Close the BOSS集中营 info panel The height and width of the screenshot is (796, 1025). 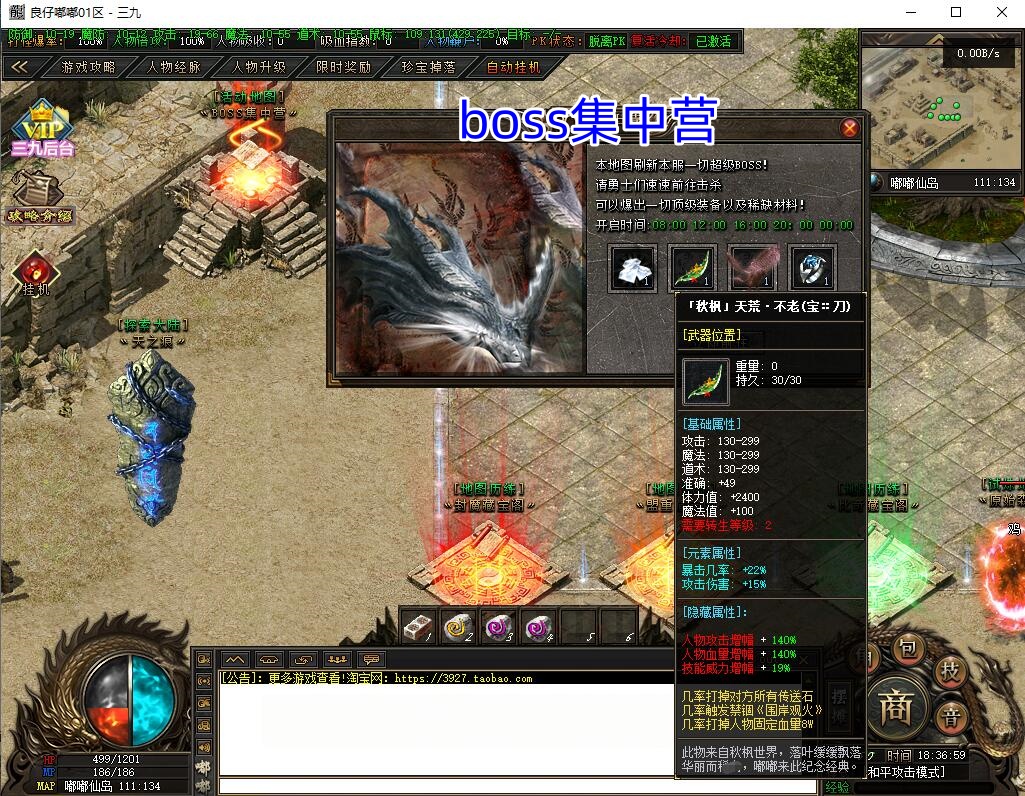pyautogui.click(x=850, y=128)
